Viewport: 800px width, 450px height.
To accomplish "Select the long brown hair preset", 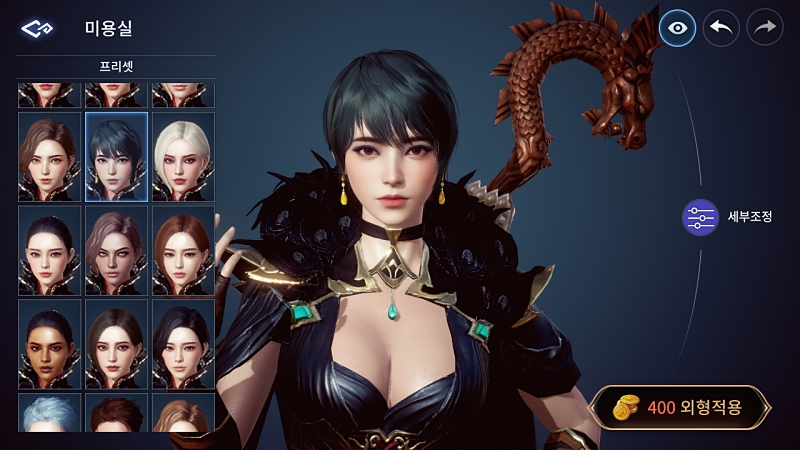I will [49, 157].
